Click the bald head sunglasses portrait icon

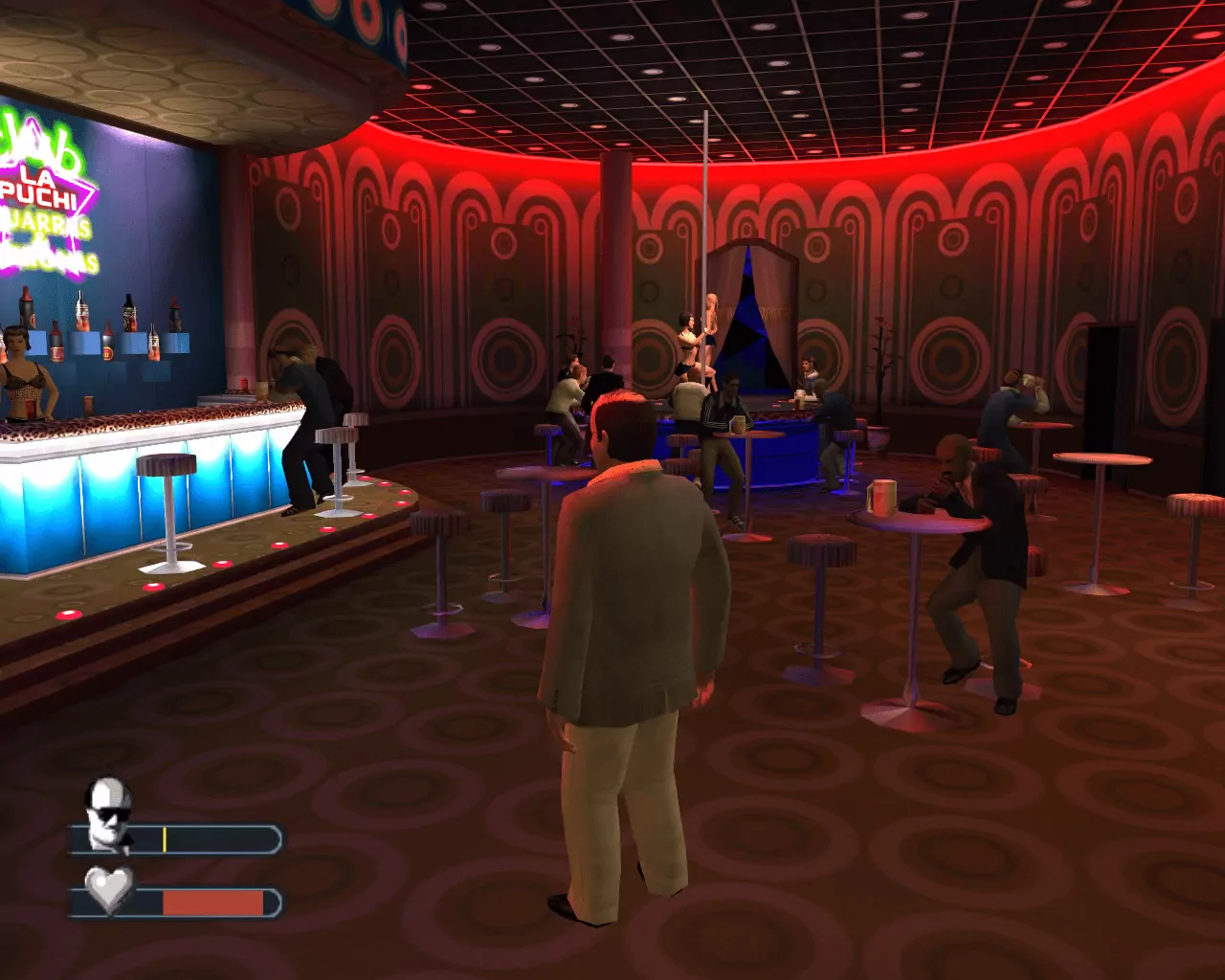(x=107, y=812)
